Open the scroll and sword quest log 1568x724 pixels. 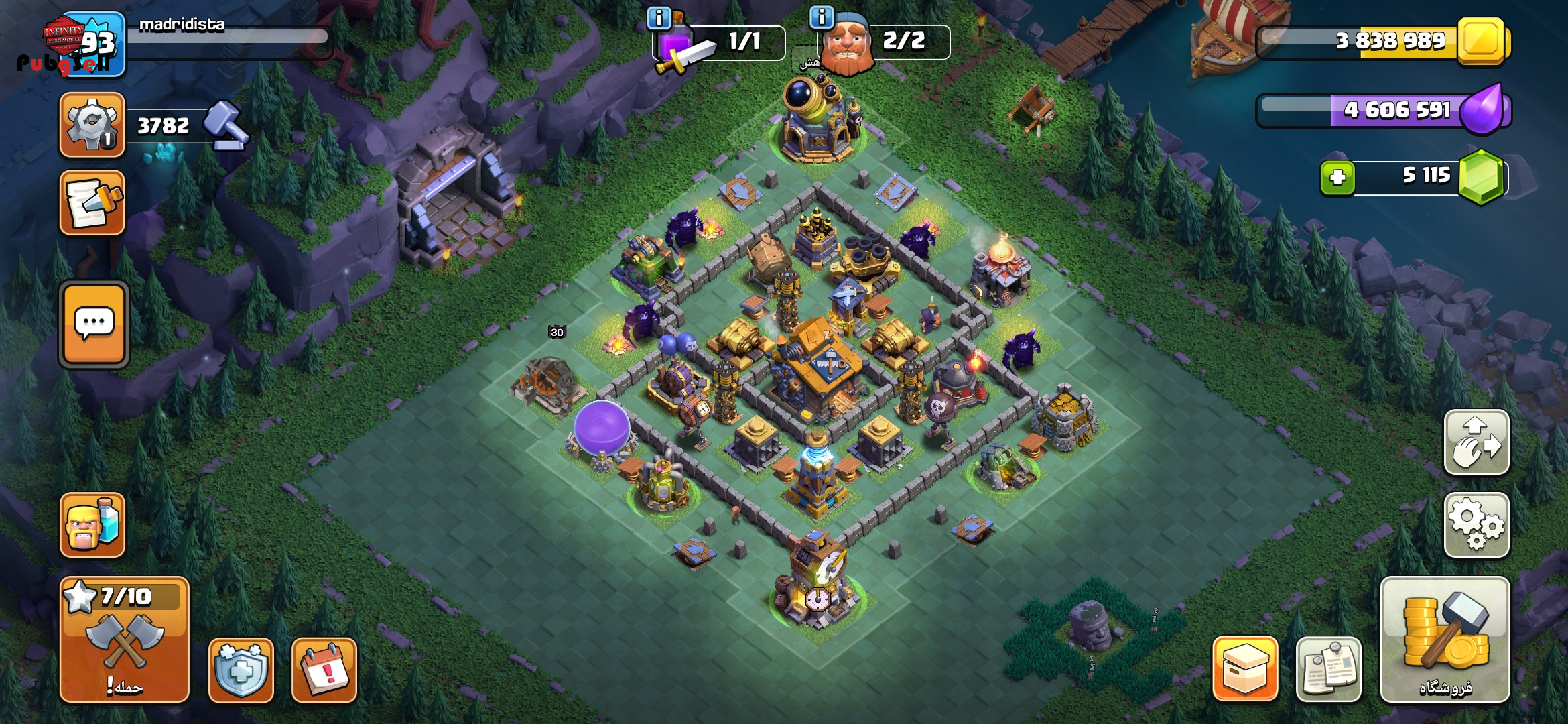92,202
